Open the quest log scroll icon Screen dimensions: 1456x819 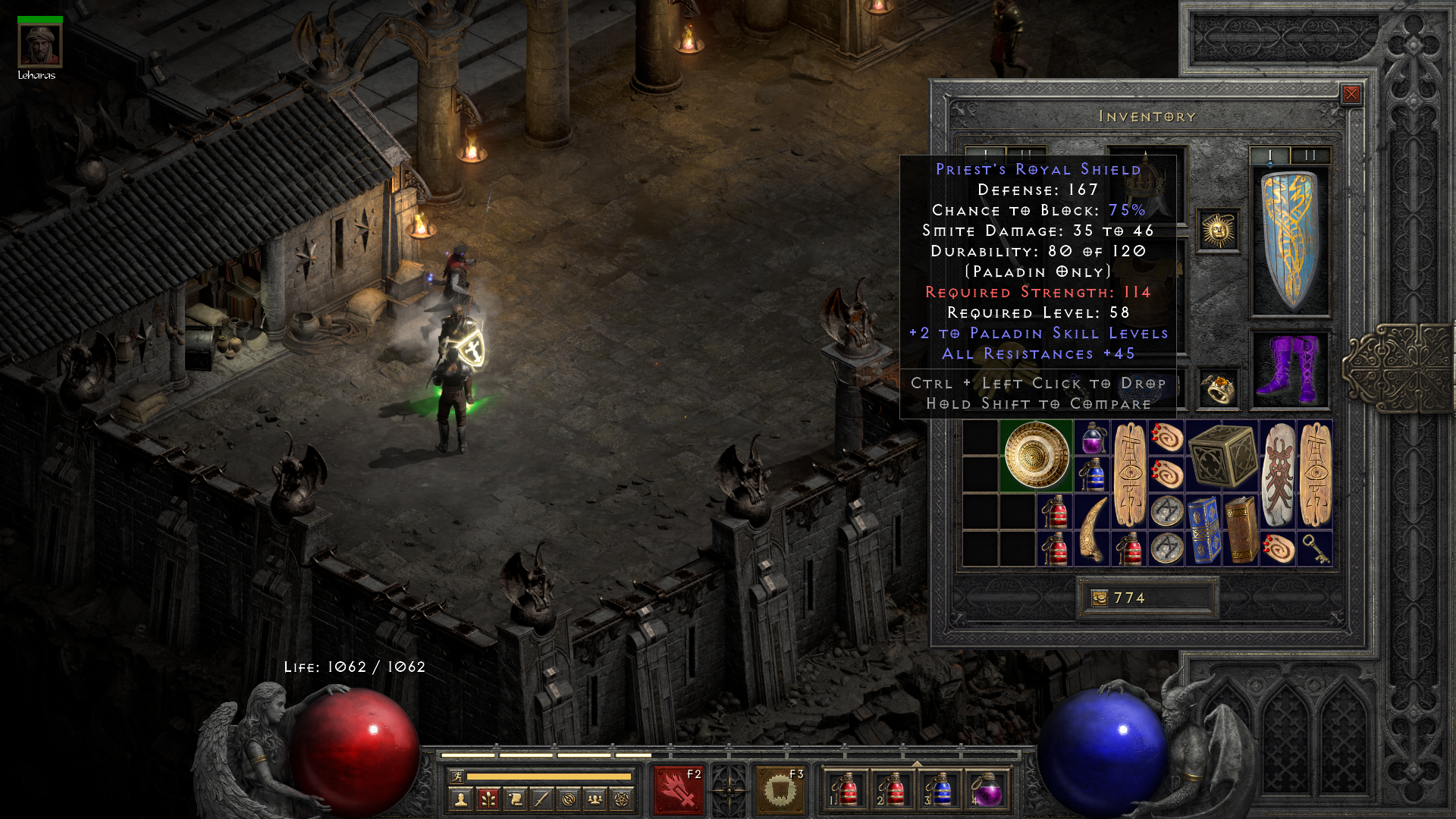(514, 800)
